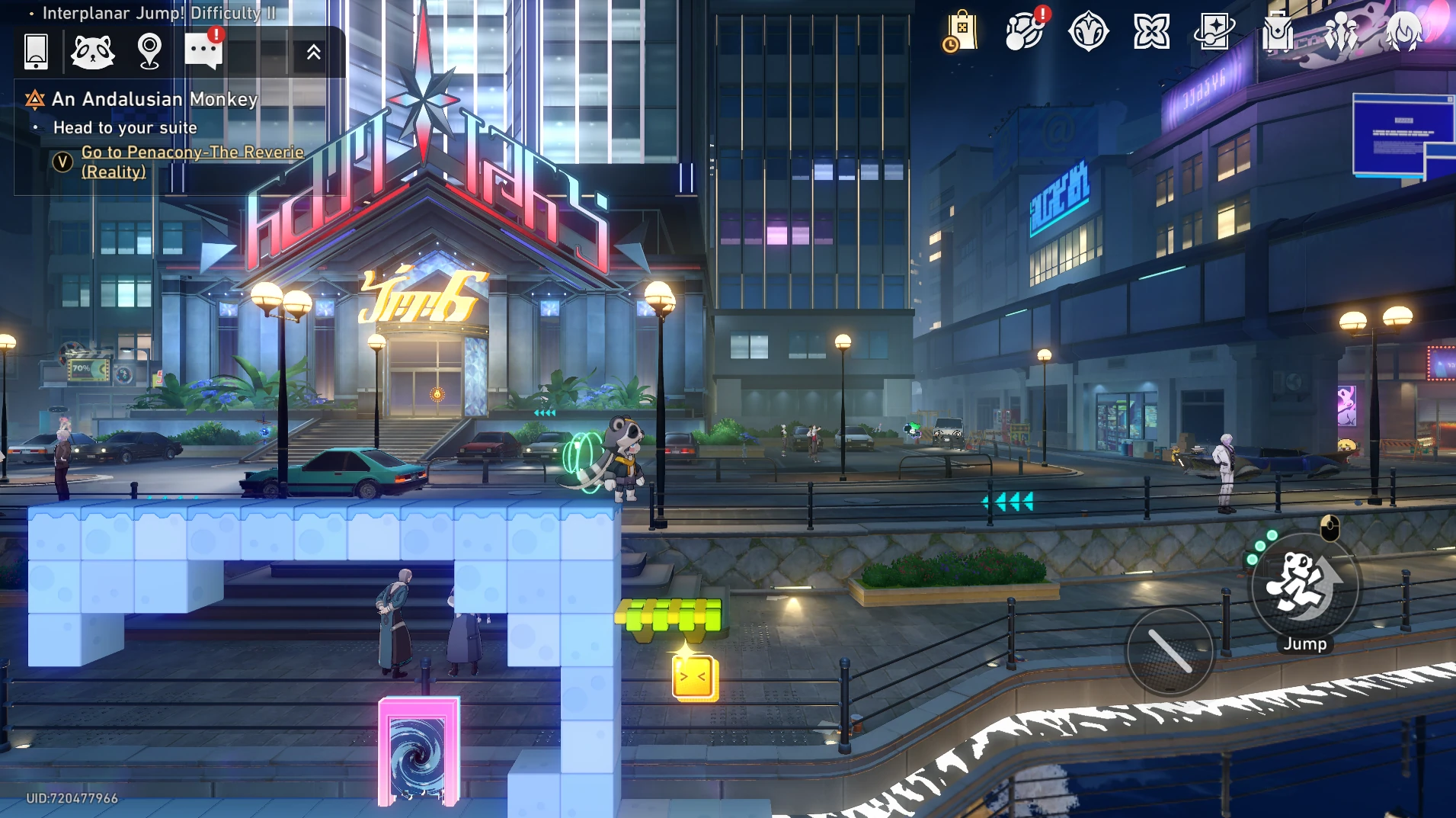1456x818 pixels.
Task: Click the raccoon face icon
Action: tap(93, 52)
